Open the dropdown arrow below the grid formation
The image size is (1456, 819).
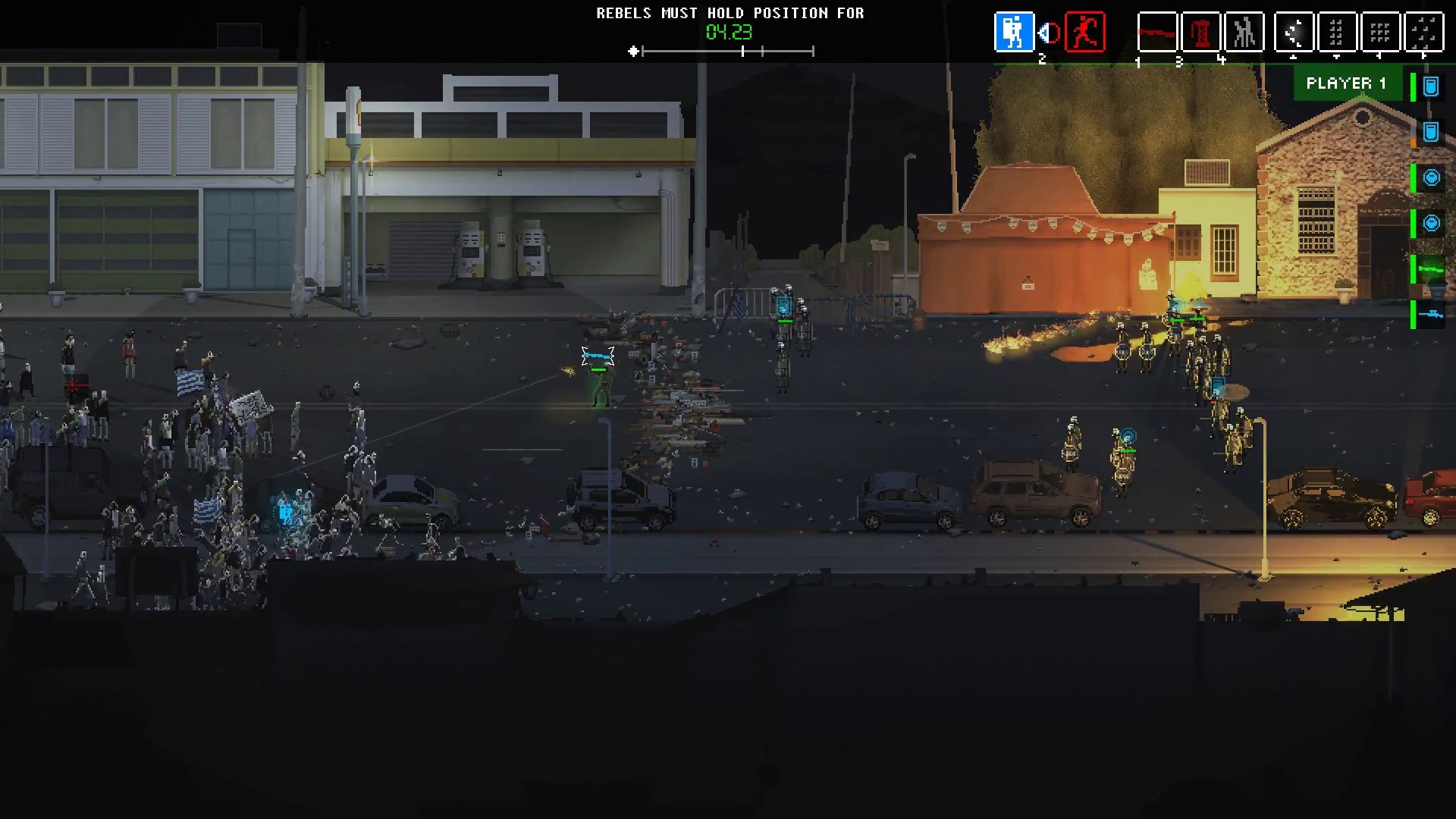click(x=1380, y=55)
